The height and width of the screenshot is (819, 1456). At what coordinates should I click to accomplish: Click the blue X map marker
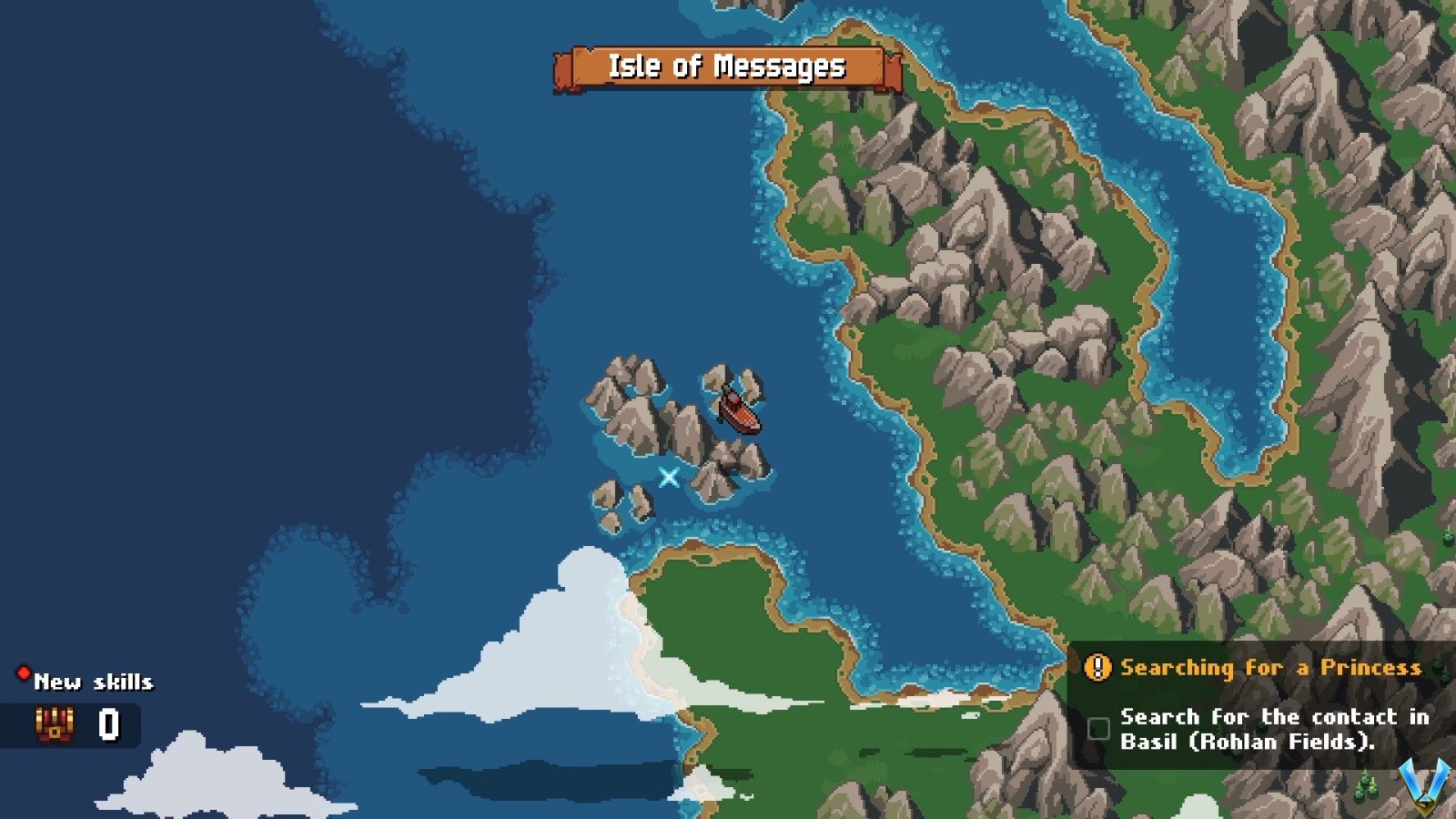point(669,475)
